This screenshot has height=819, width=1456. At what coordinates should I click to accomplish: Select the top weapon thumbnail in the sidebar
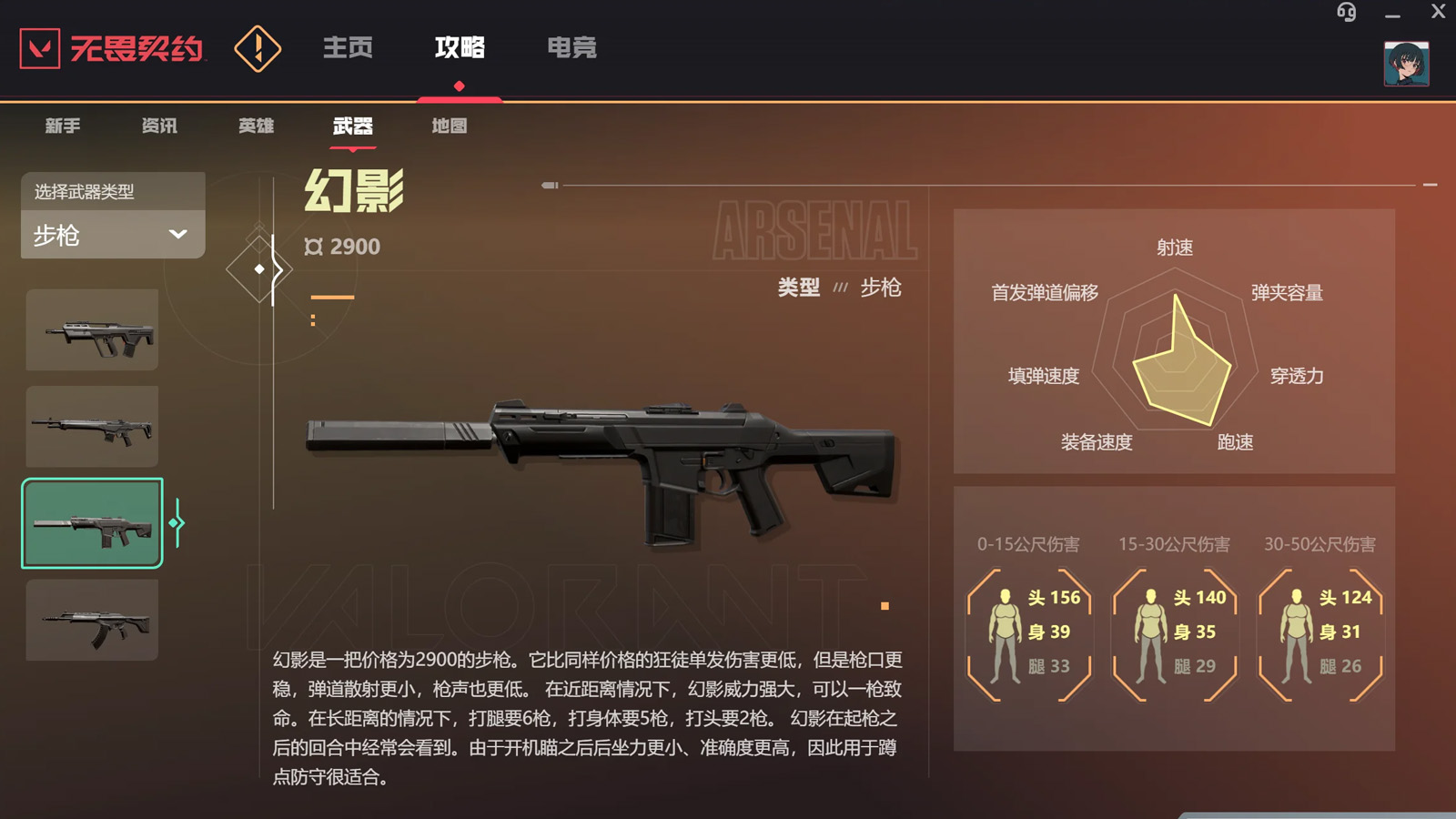click(92, 329)
